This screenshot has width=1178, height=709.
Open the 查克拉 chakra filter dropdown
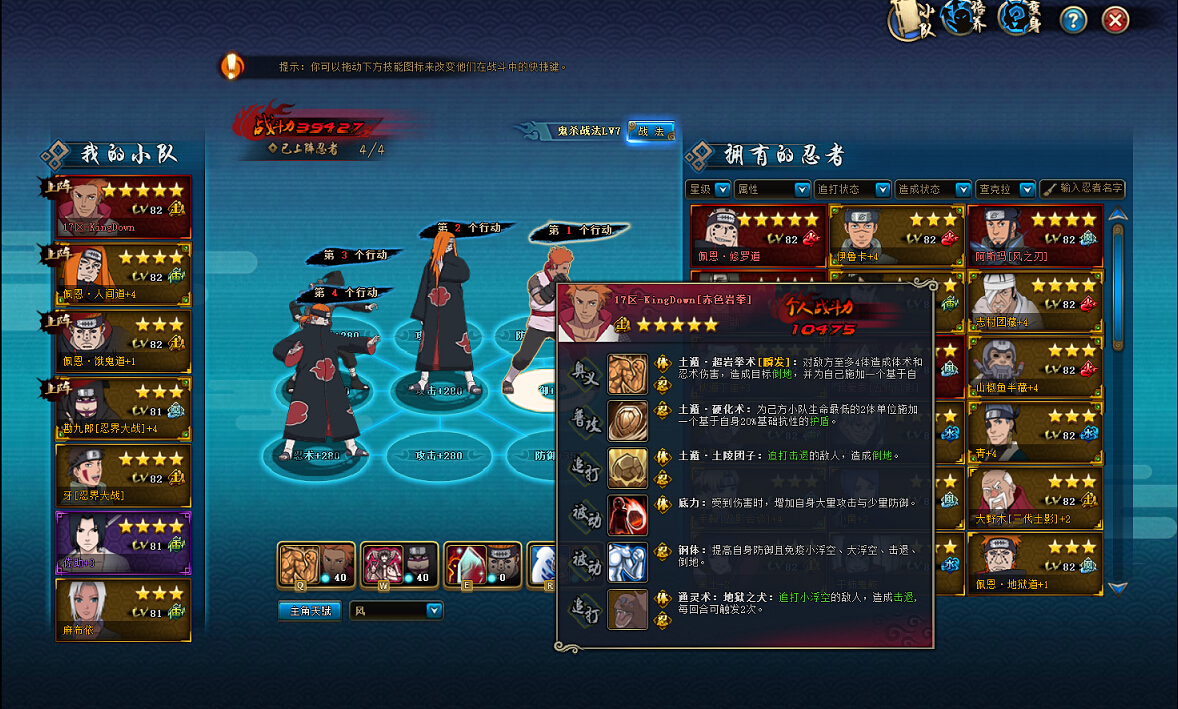pyautogui.click(x=1005, y=189)
